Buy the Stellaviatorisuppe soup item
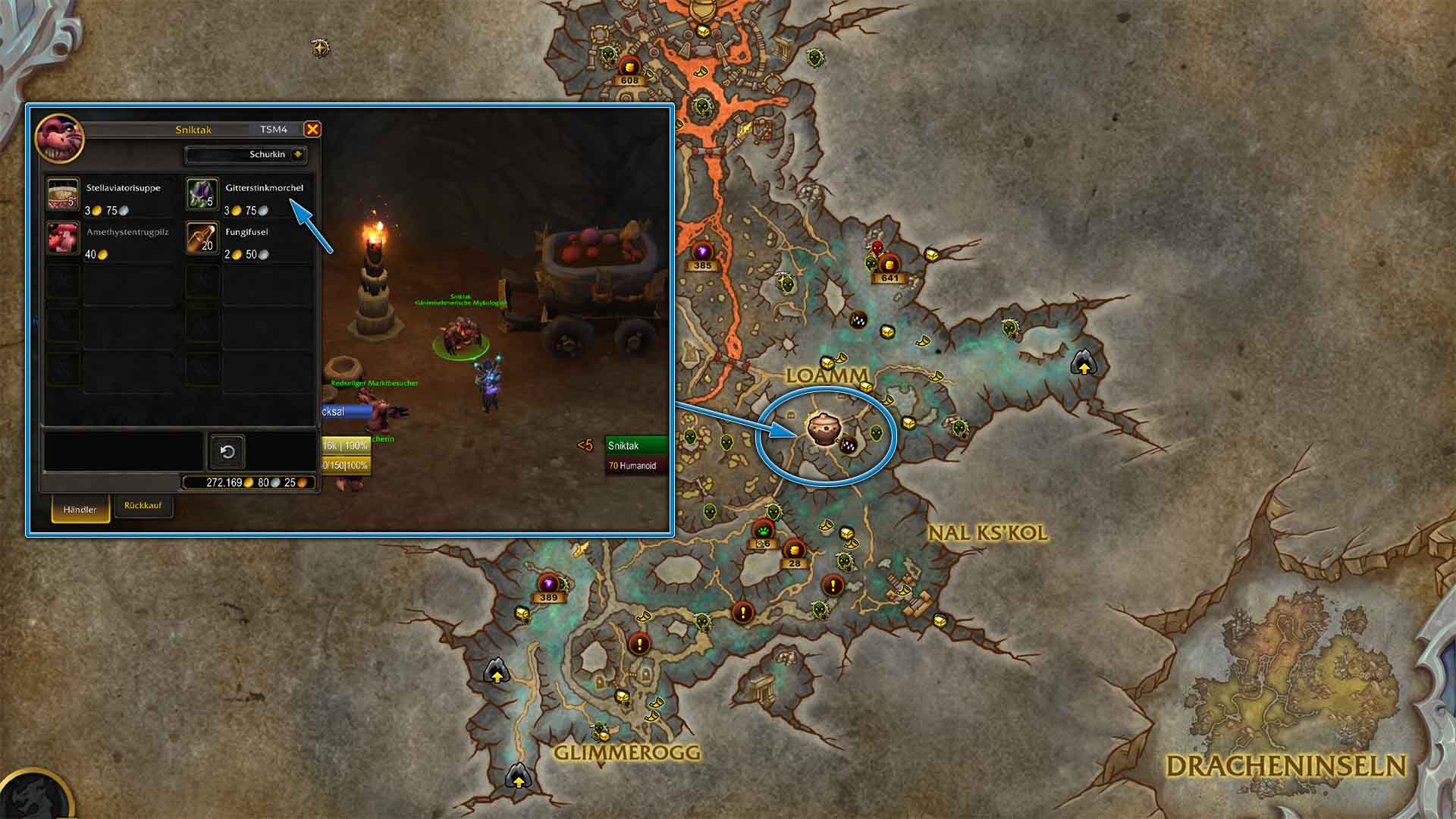Viewport: 1456px width, 819px height. pyautogui.click(x=63, y=194)
